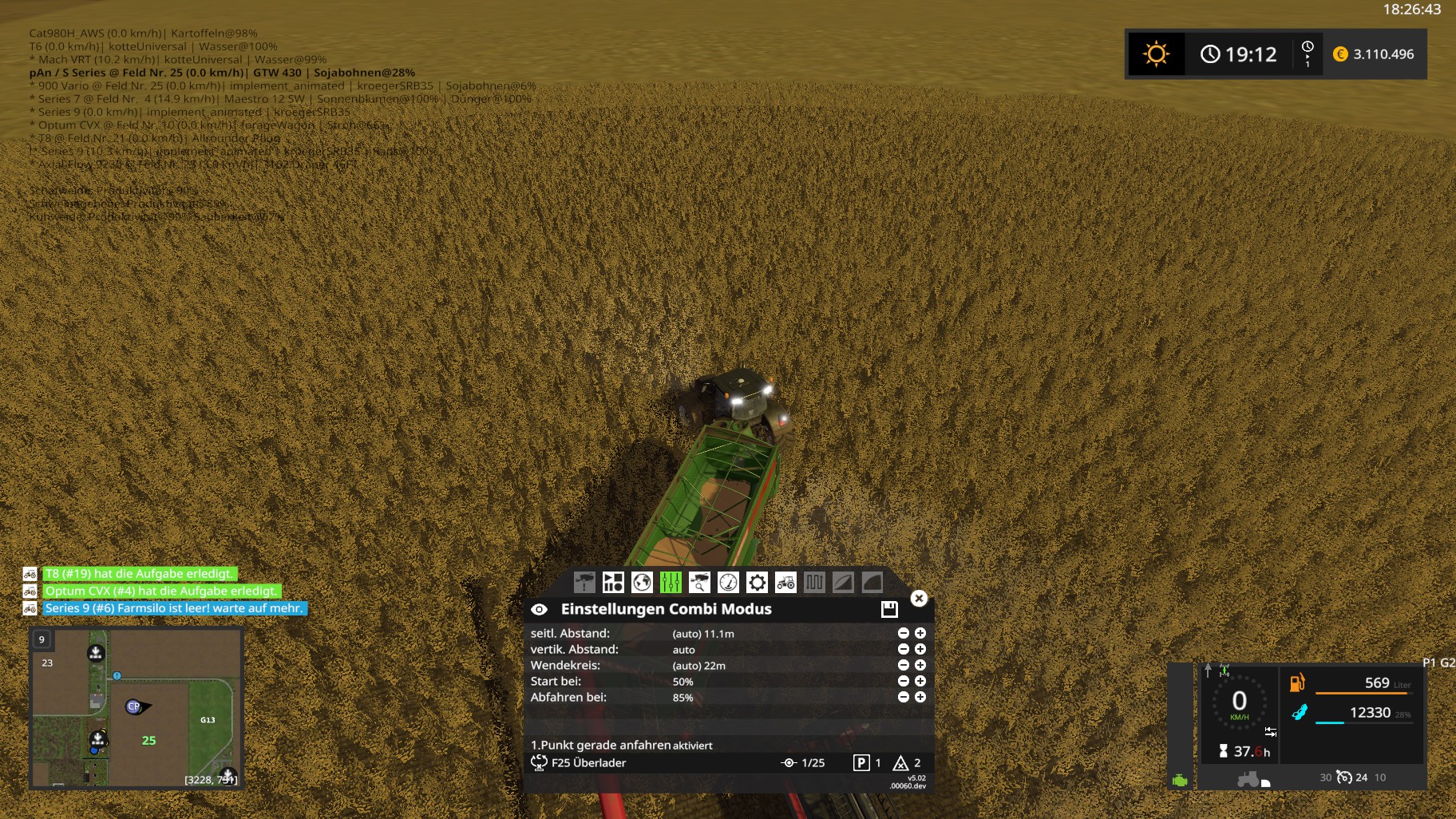Close the Combi Modus panel with the X
Screen dimensions: 1456x819
(919, 598)
